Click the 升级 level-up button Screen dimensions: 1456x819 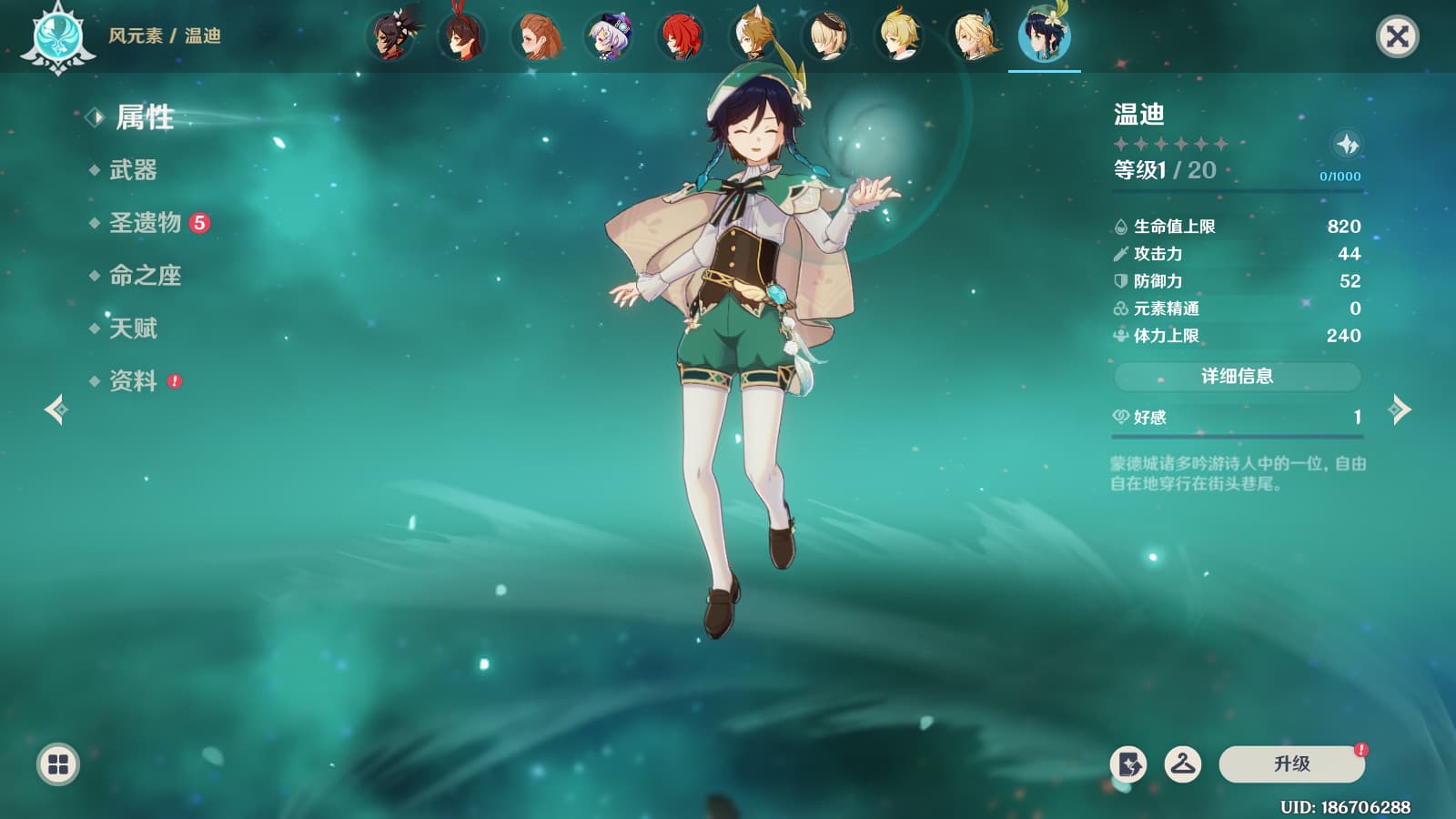(x=1291, y=764)
